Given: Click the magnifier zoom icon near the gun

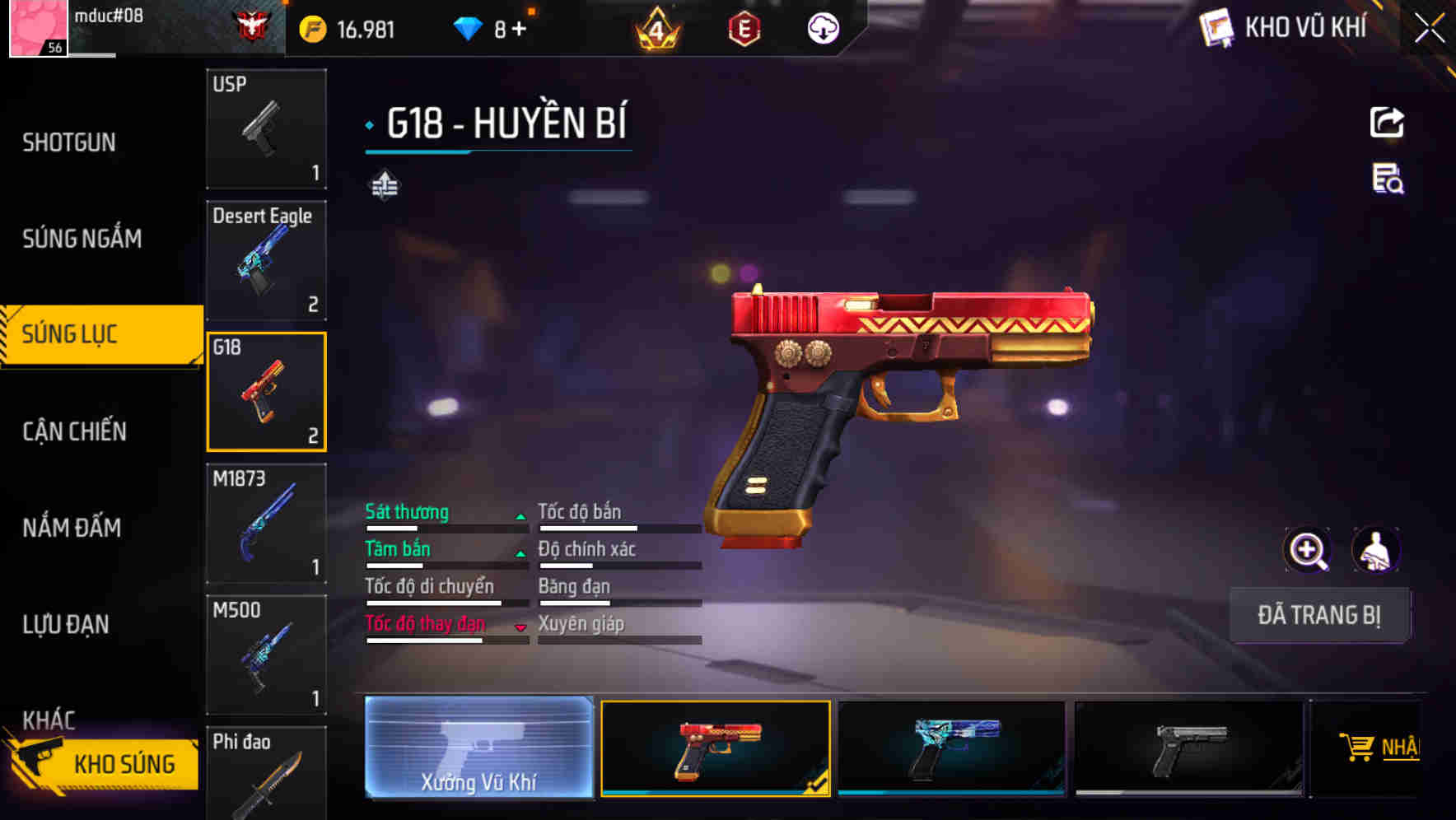Looking at the screenshot, I should click(x=1309, y=550).
